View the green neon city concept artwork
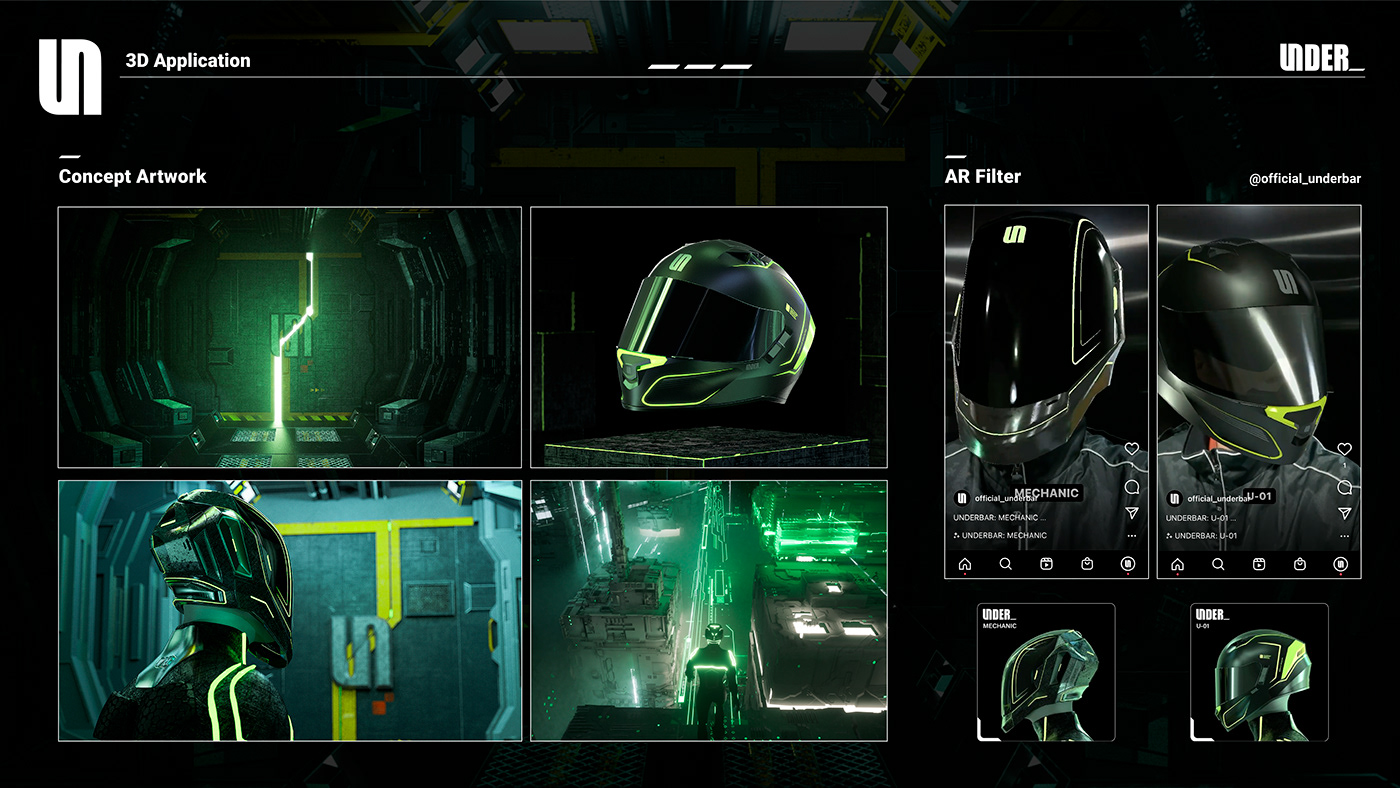 coord(708,610)
